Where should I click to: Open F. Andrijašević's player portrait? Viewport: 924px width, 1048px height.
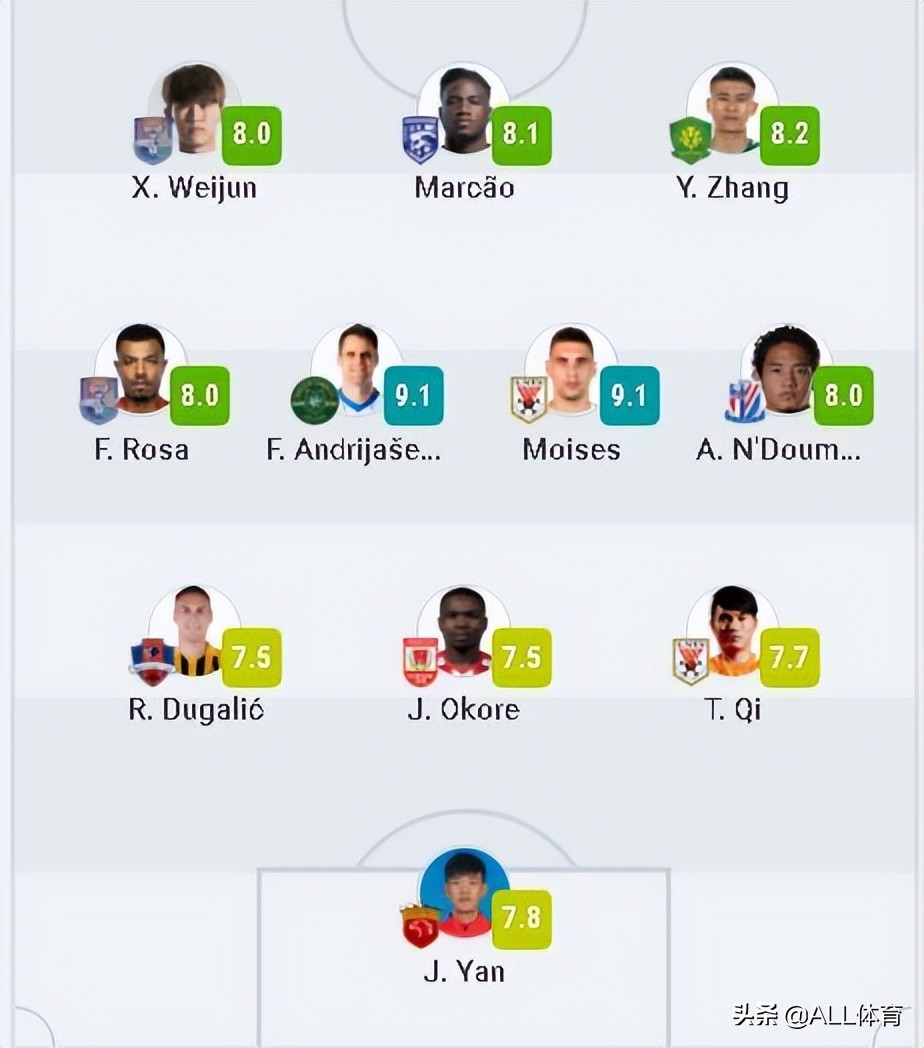357,370
